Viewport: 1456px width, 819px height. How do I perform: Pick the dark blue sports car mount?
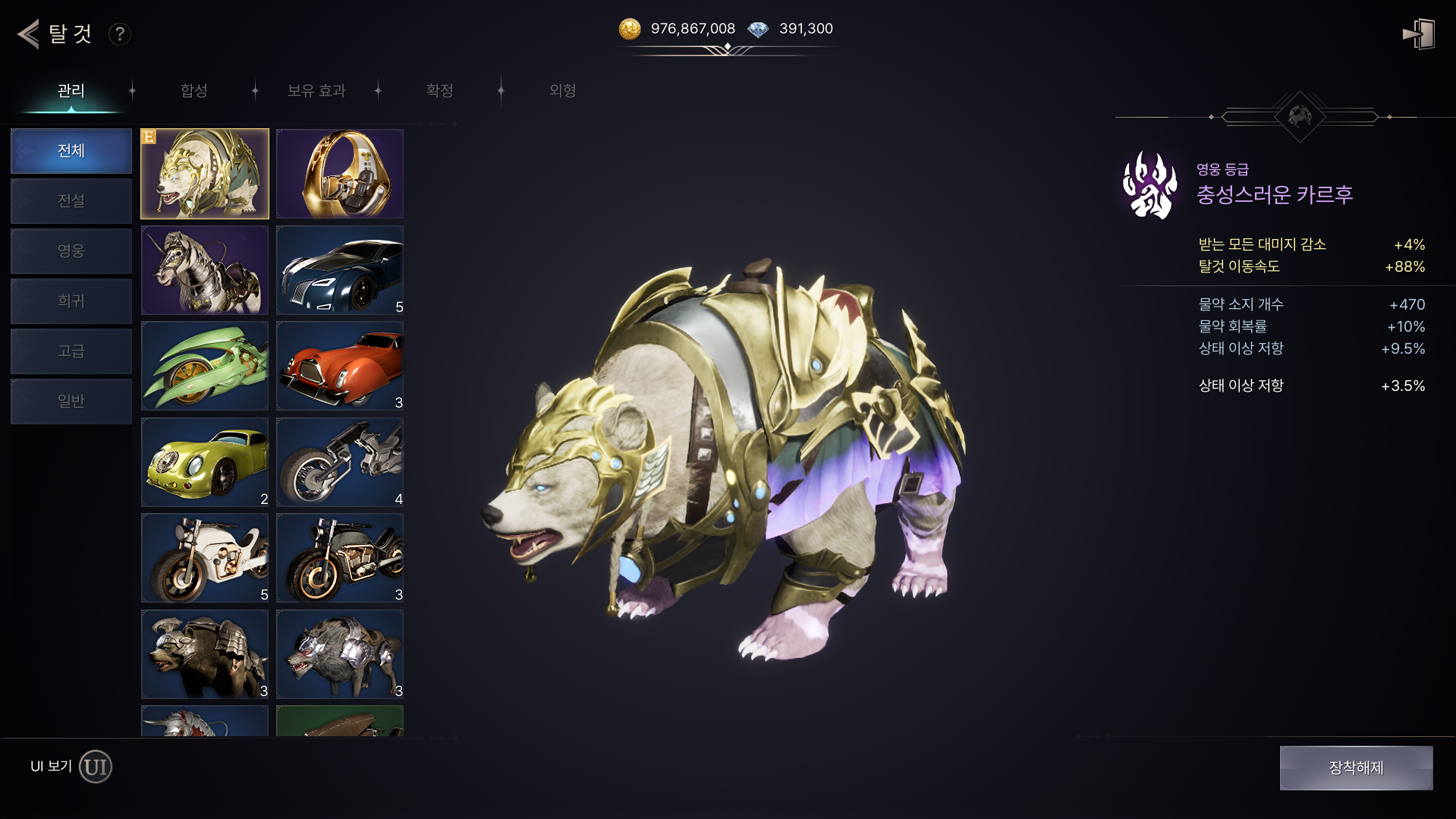[x=340, y=270]
